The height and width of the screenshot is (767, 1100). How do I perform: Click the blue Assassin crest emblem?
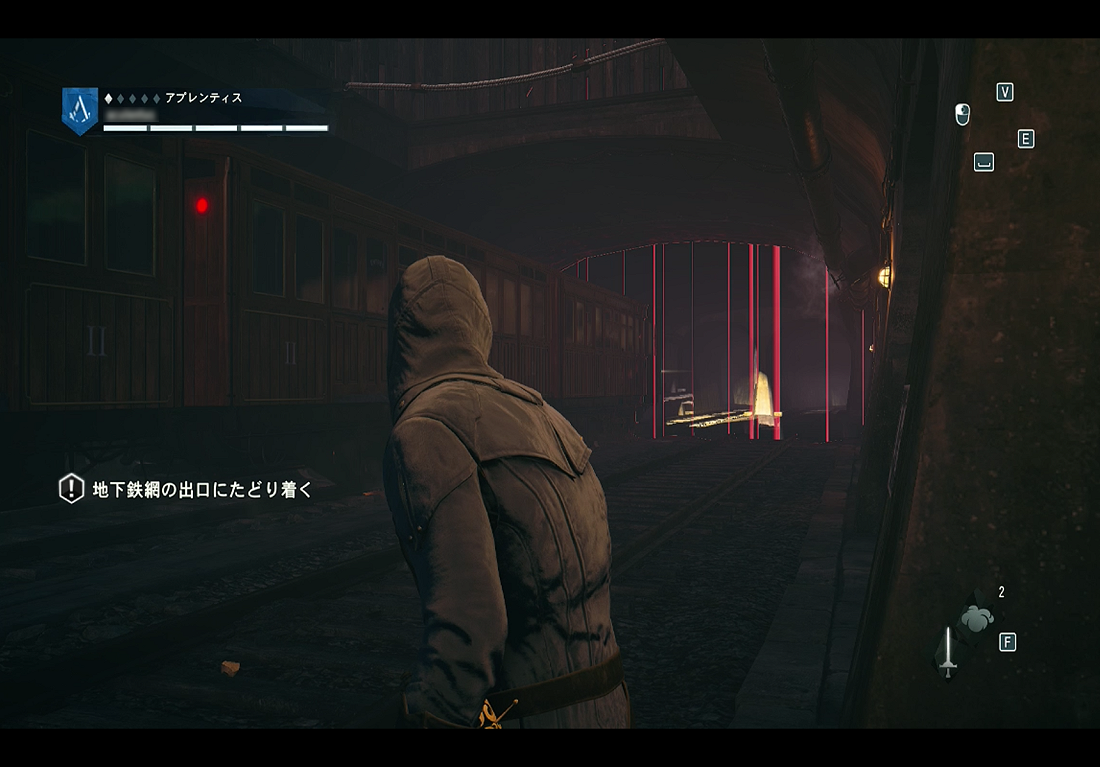click(x=79, y=109)
